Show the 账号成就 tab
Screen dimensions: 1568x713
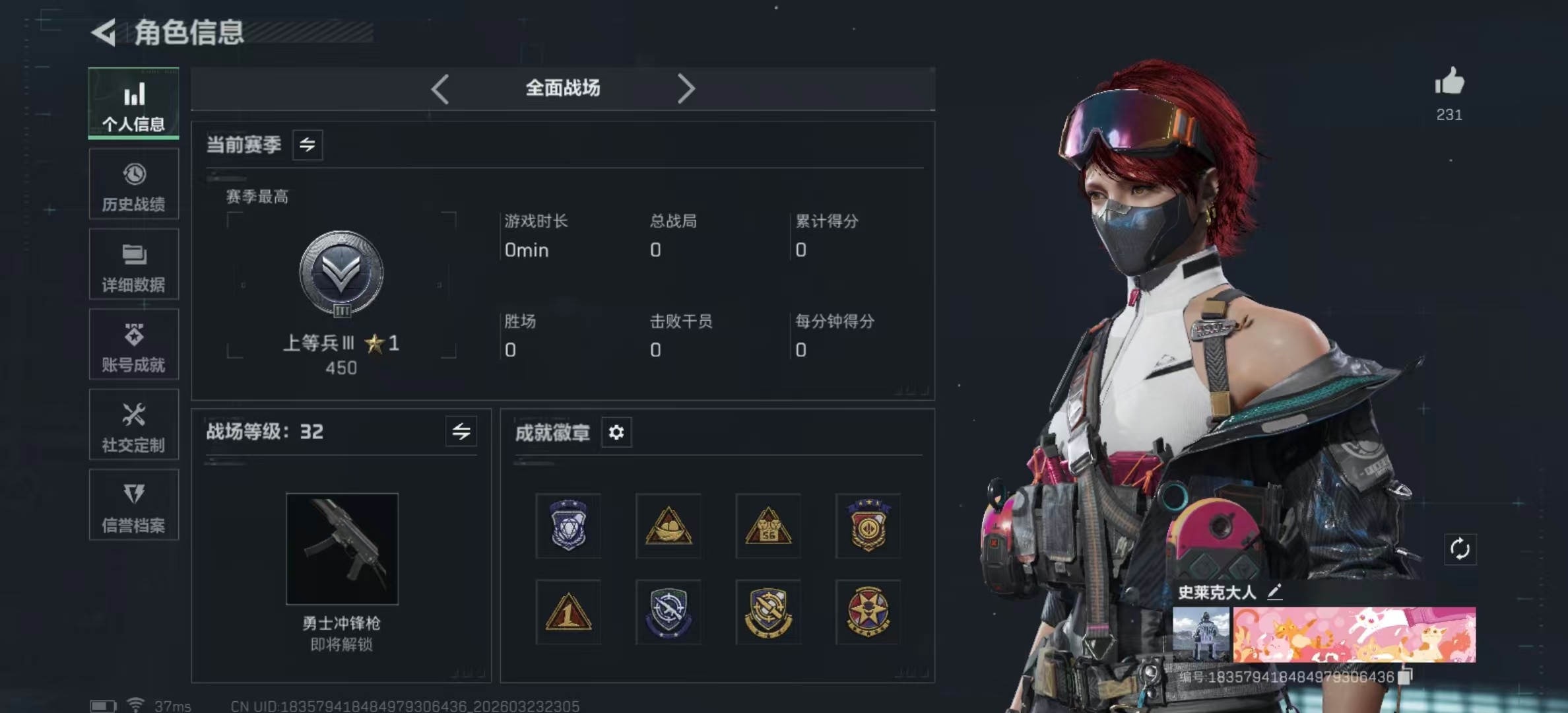pyautogui.click(x=134, y=345)
